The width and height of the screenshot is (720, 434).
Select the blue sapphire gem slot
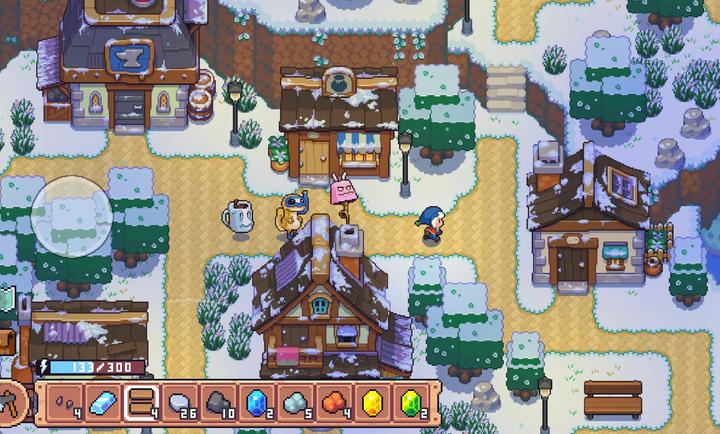coord(256,402)
